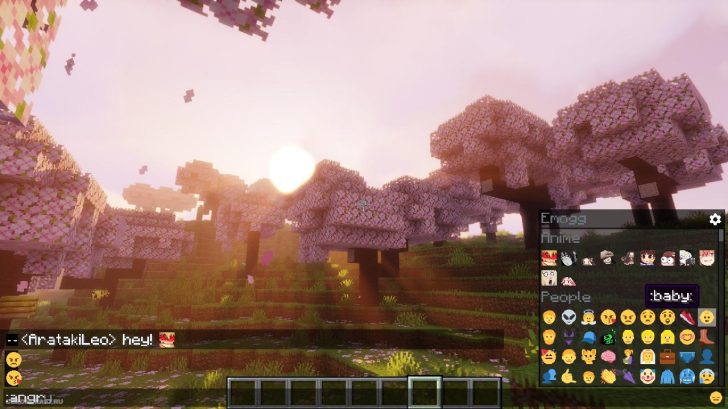Open the emoji panel settings gear

pos(715,219)
